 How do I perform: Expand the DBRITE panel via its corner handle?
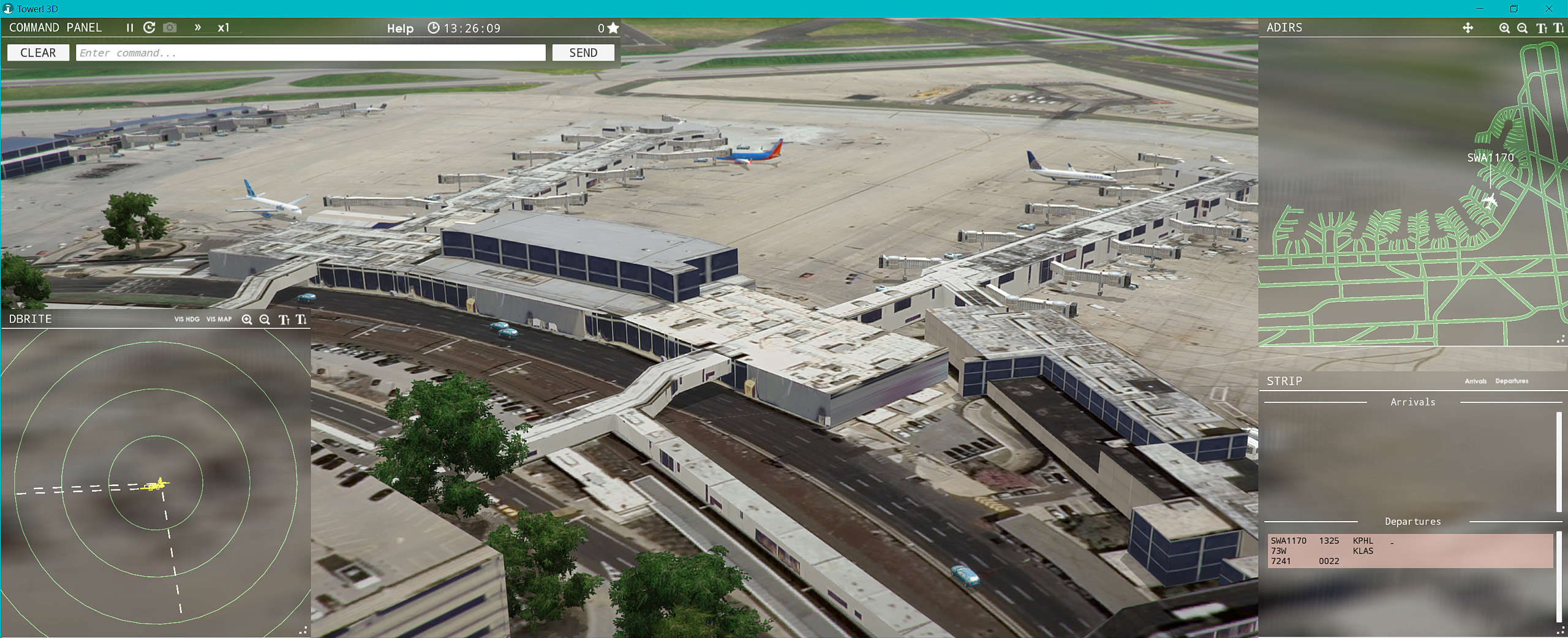pos(305,631)
